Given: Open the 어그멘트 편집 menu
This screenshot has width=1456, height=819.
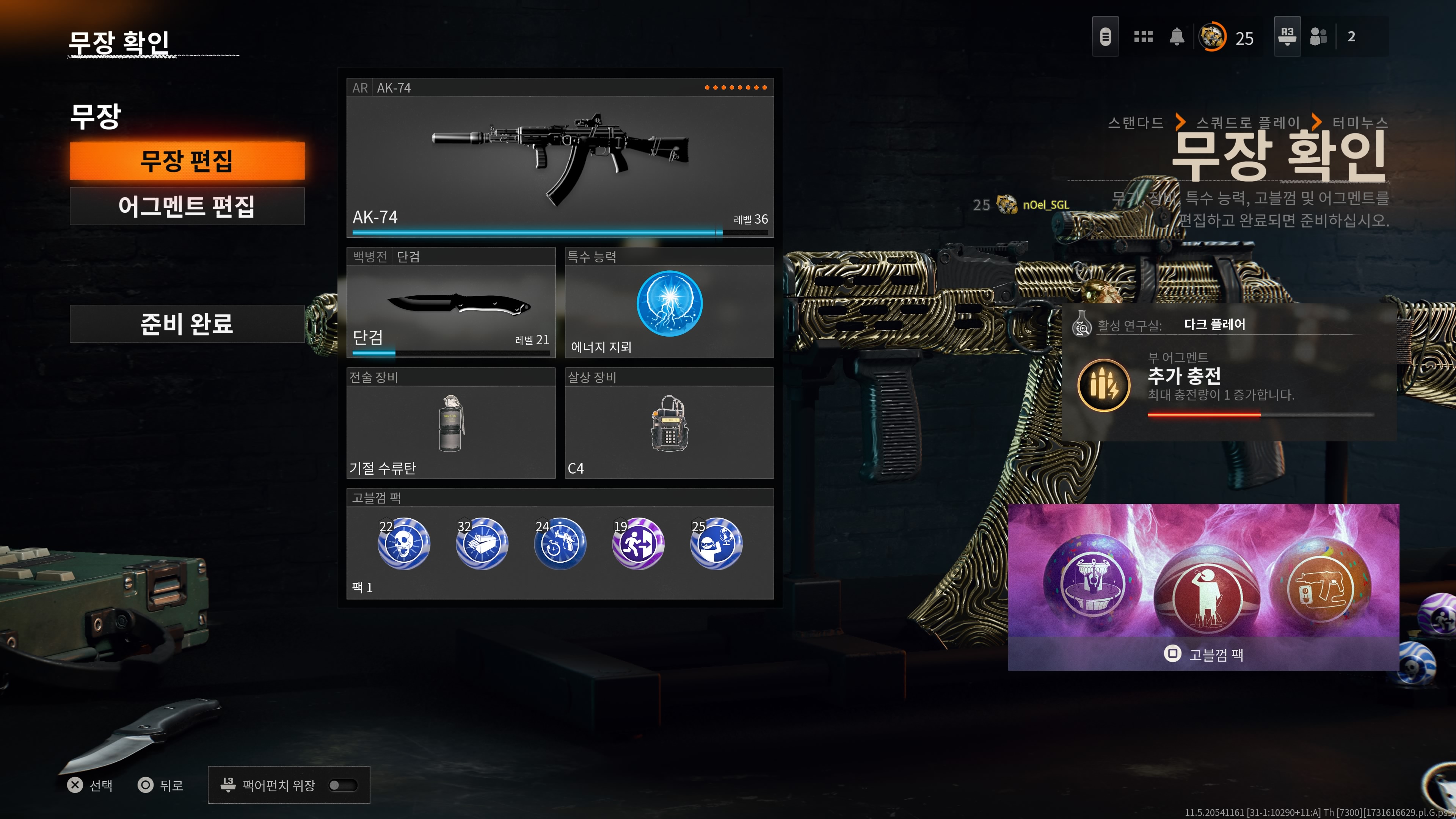Looking at the screenshot, I should pyautogui.click(x=187, y=206).
